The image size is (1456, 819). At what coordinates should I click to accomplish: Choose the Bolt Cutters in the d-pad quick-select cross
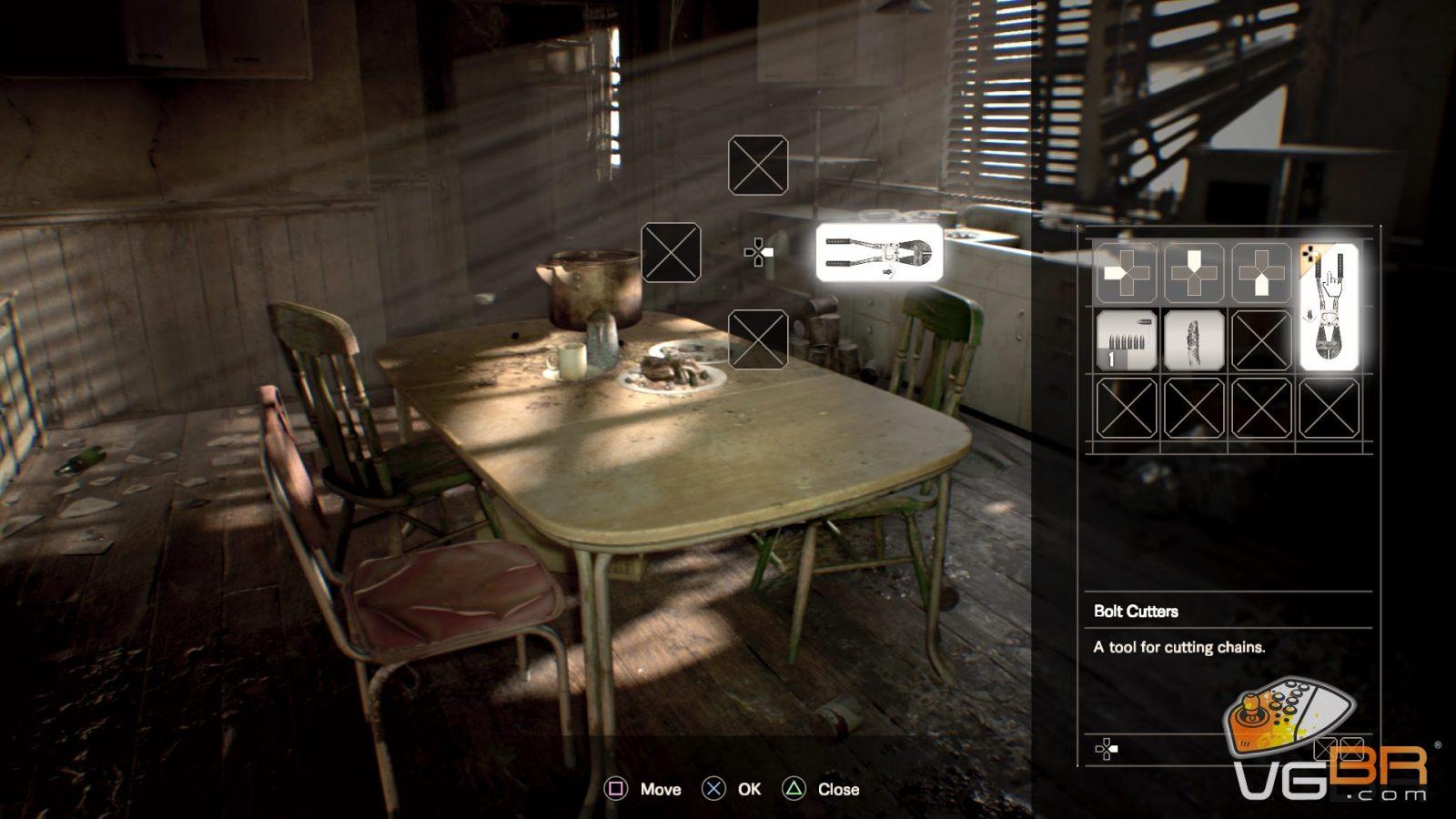point(879,252)
